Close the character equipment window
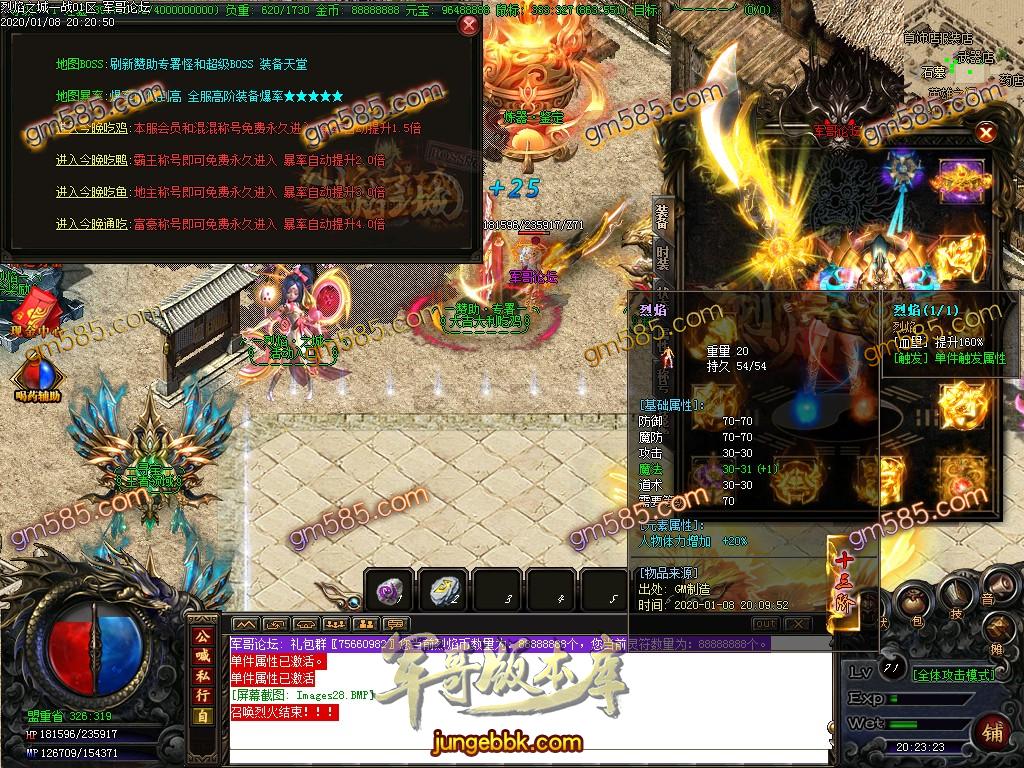This screenshot has height=768, width=1024. point(986,132)
